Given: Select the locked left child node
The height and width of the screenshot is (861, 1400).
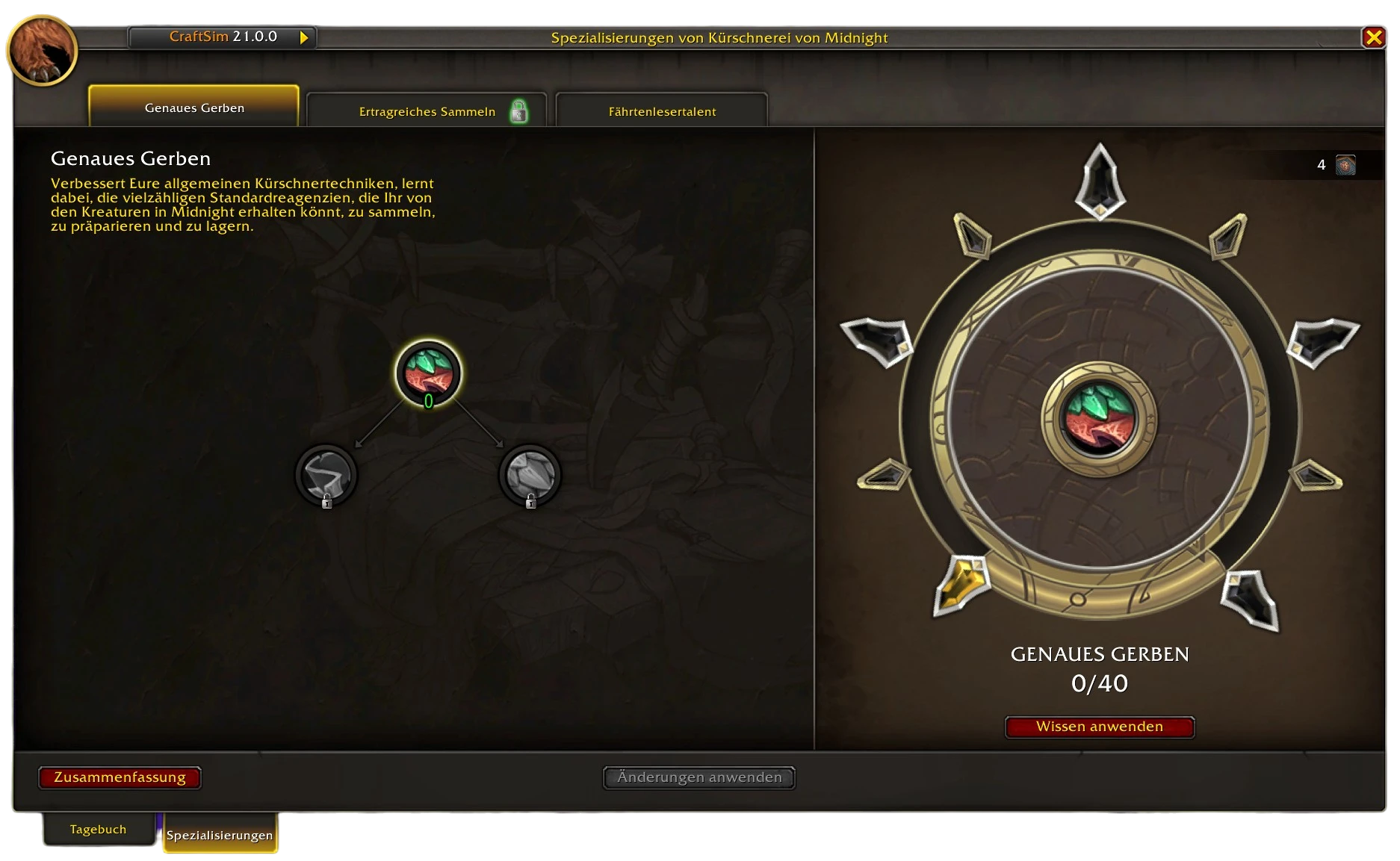Looking at the screenshot, I should pyautogui.click(x=326, y=475).
